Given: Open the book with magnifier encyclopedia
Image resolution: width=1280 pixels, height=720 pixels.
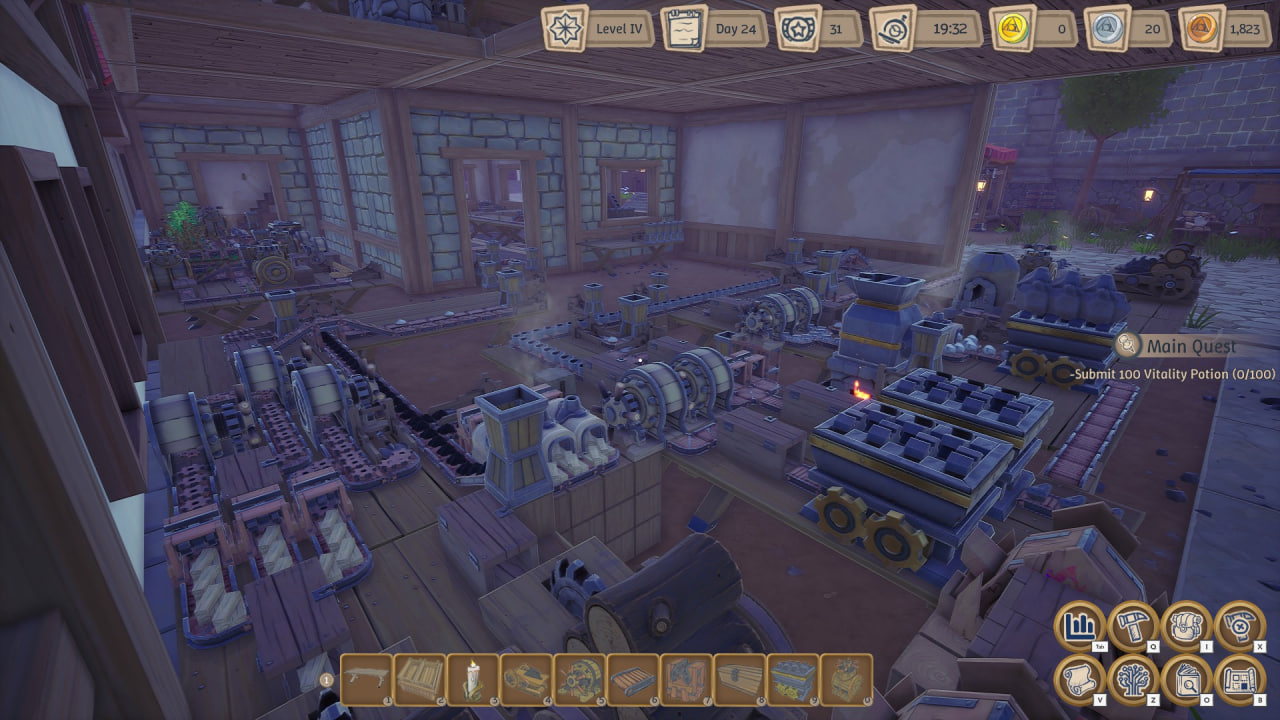Looking at the screenshot, I should 1186,680.
